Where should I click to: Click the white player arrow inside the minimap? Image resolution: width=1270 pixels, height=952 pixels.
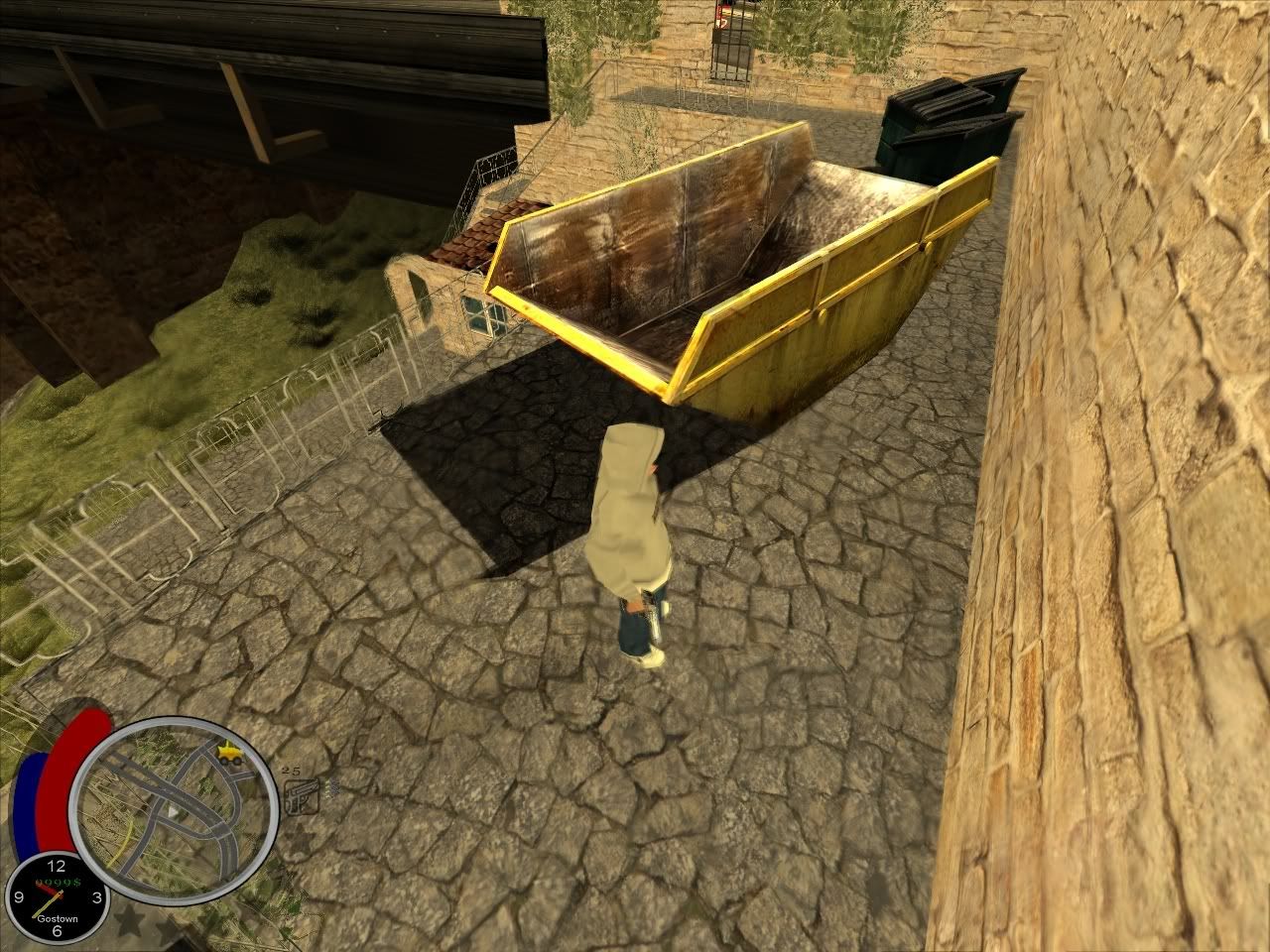(x=173, y=813)
